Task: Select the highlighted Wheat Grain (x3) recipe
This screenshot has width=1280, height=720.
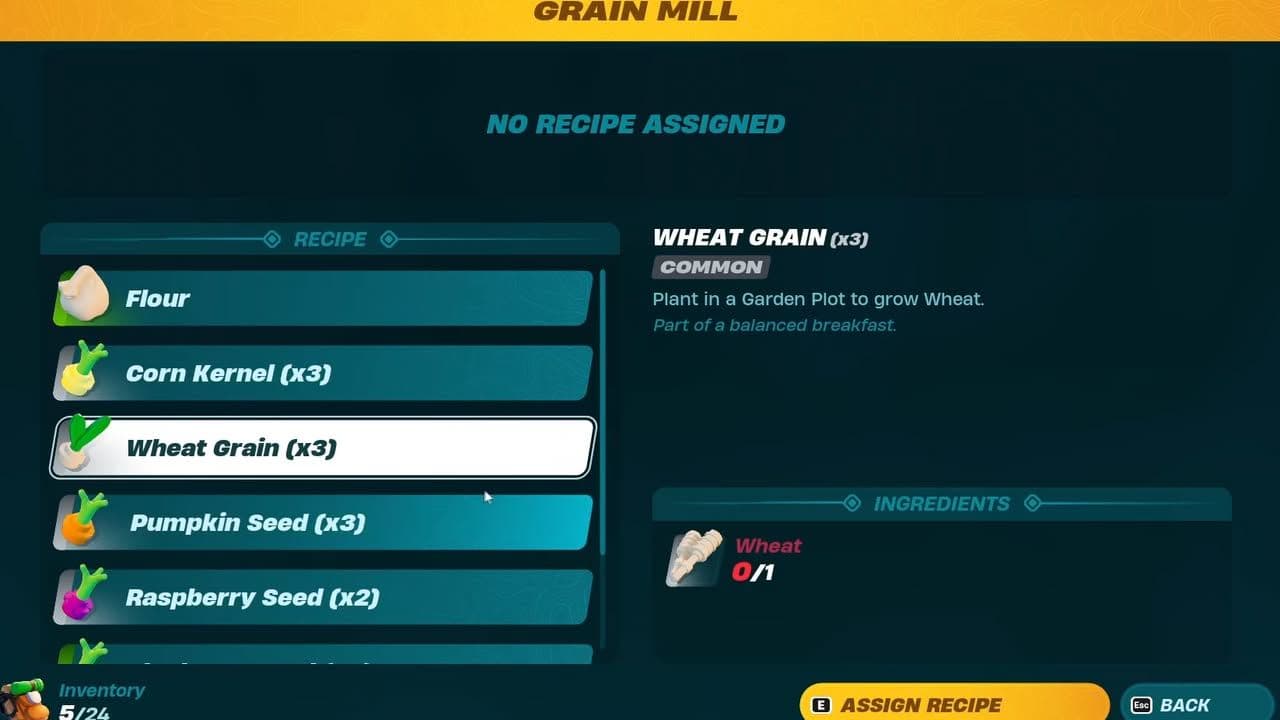Action: [x=320, y=447]
